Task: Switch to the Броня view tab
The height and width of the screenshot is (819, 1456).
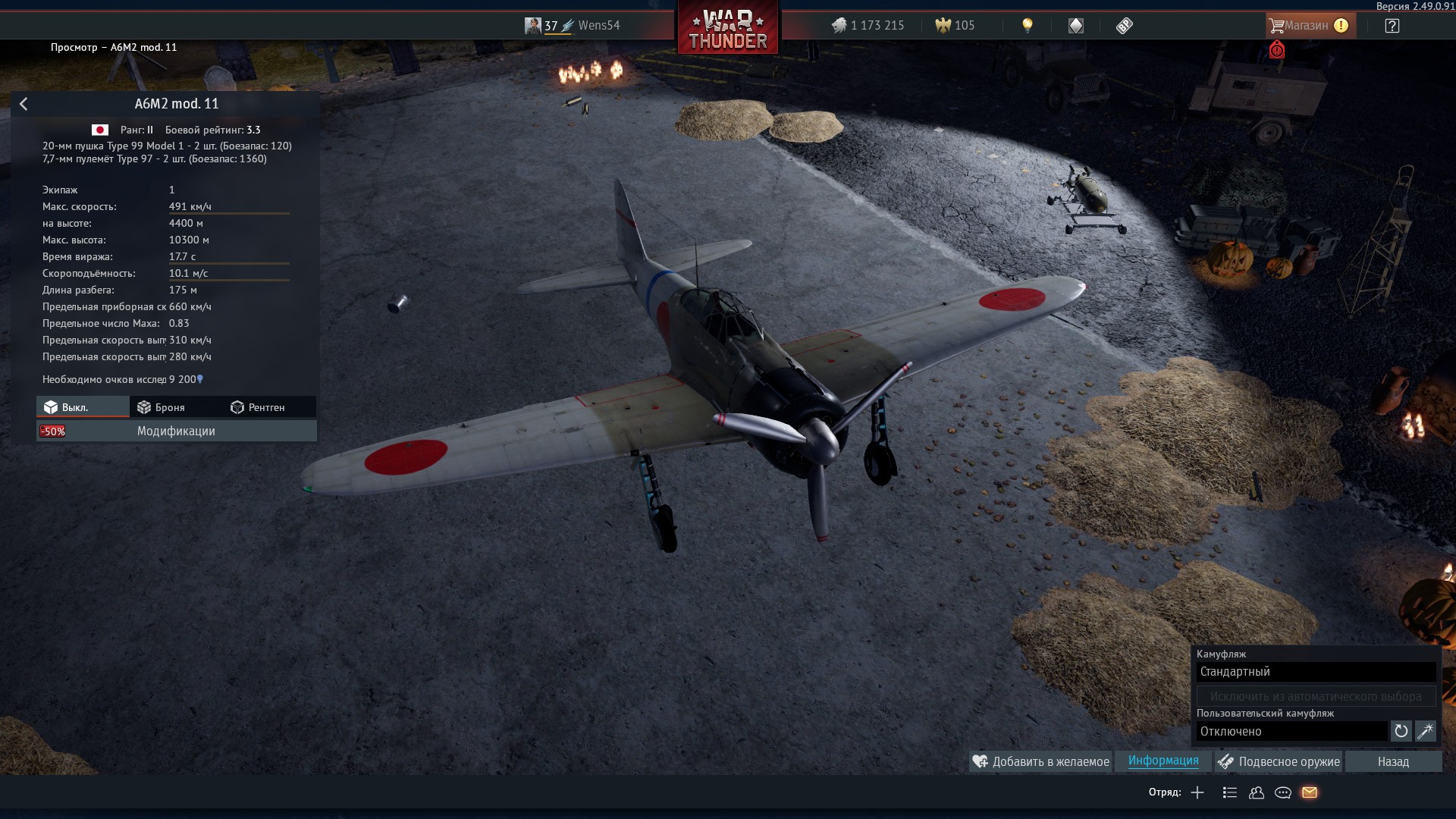Action: (161, 407)
